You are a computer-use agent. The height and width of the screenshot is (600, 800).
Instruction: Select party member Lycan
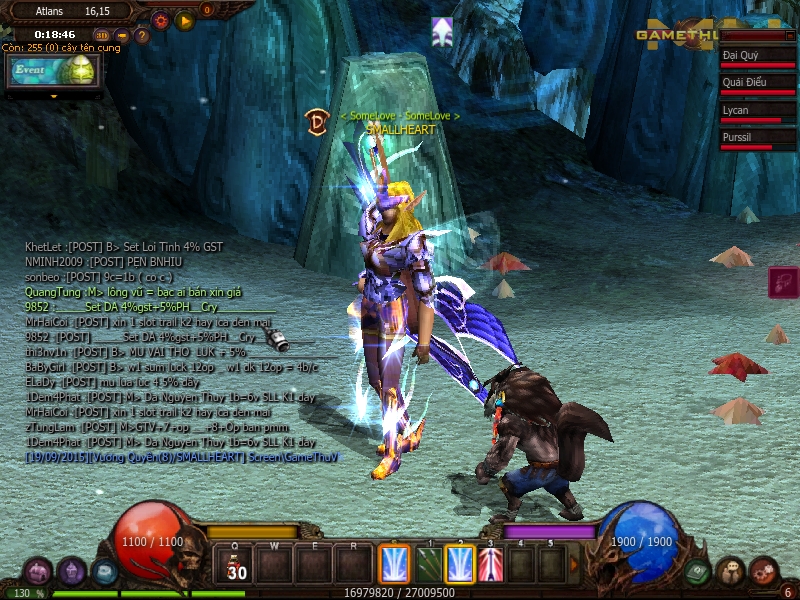click(757, 112)
